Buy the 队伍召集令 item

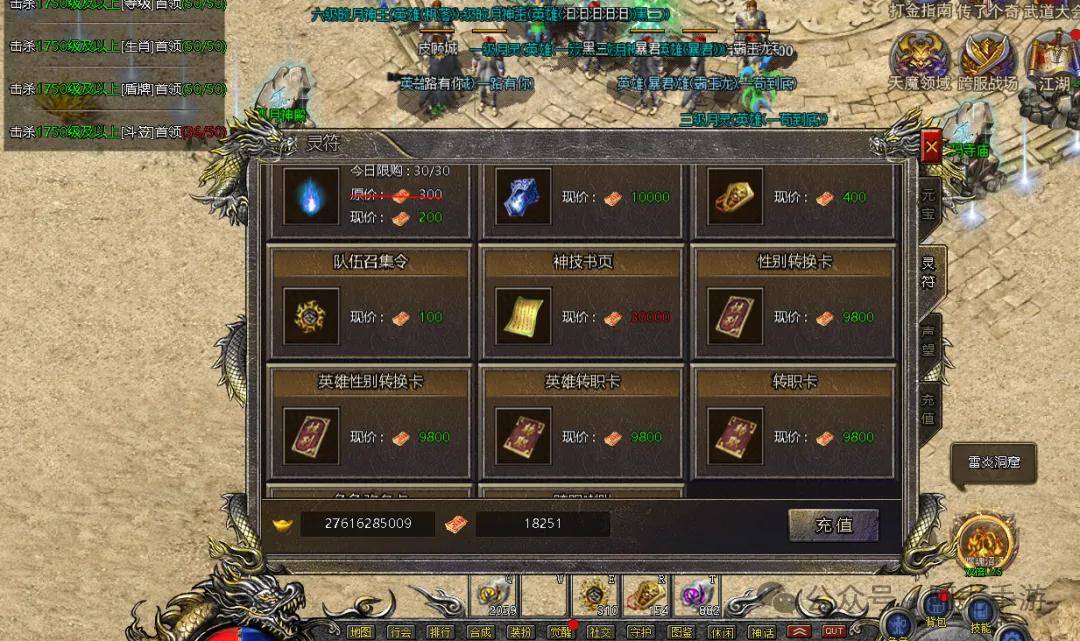311,316
